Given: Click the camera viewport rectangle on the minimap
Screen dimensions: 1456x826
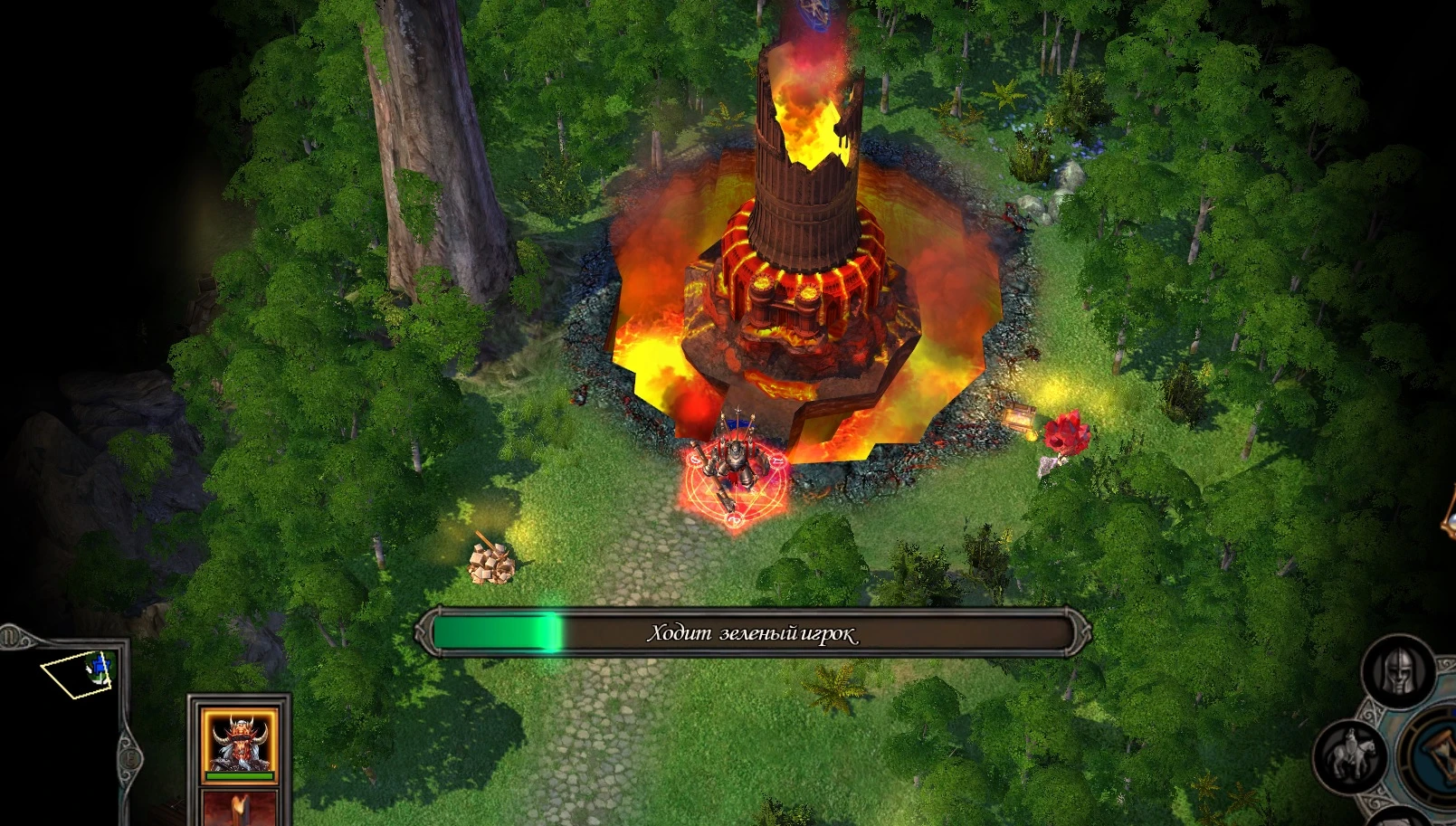Looking at the screenshot, I should click(x=76, y=673).
